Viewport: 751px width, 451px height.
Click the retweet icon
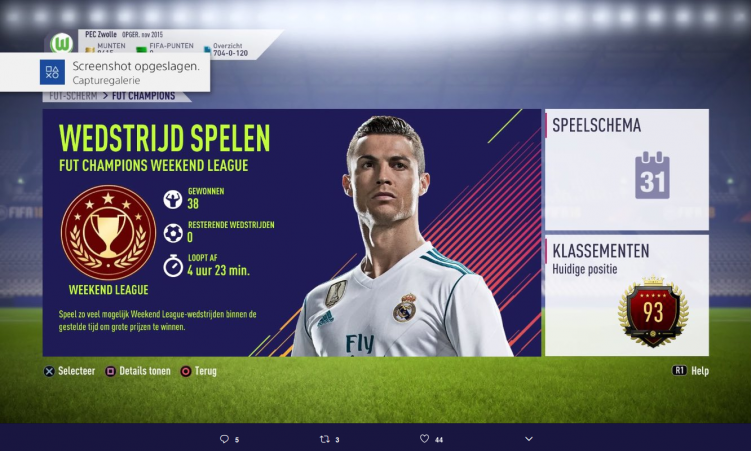pos(324,439)
